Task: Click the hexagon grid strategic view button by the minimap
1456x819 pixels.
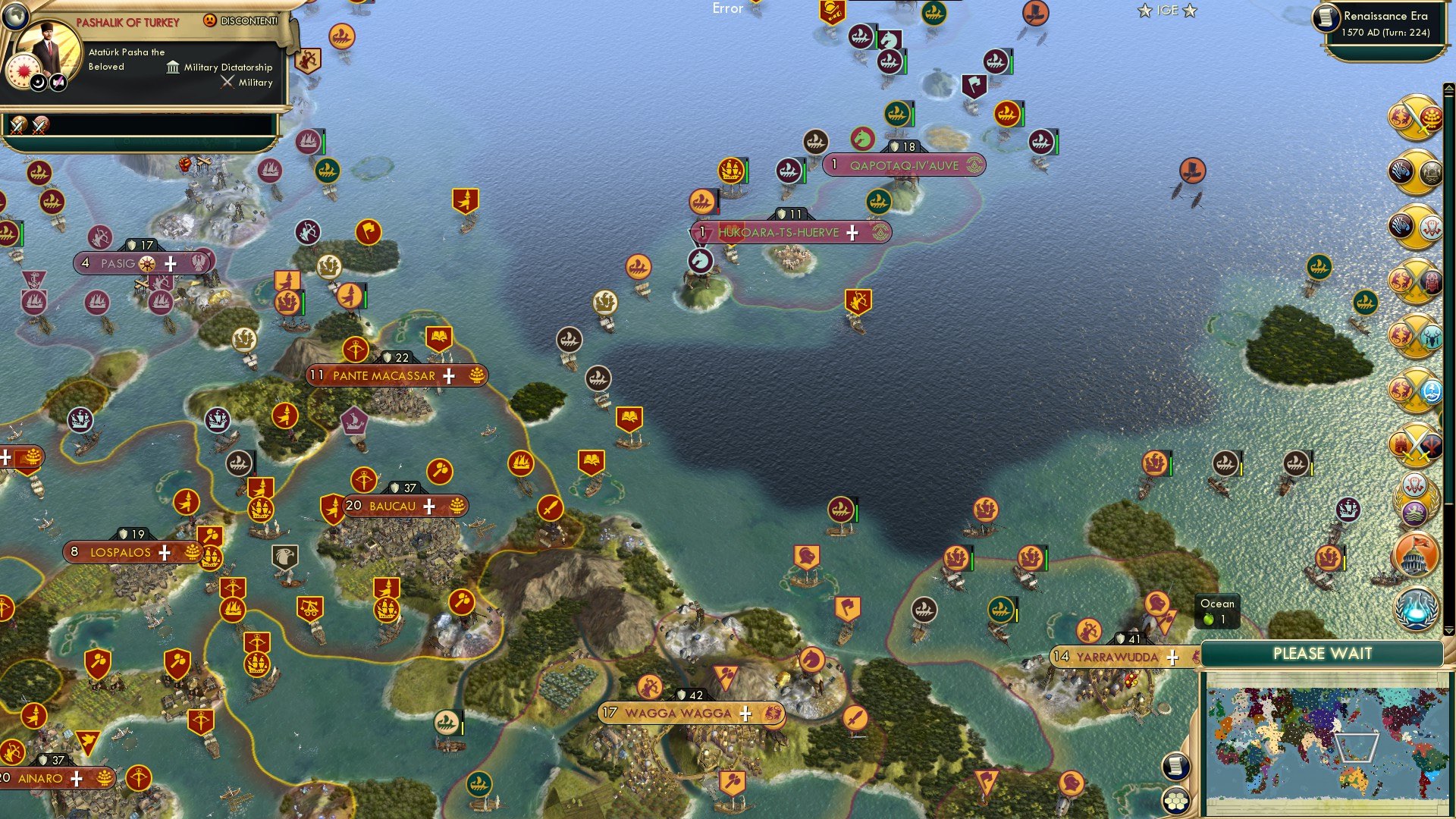Action: coord(1175,800)
